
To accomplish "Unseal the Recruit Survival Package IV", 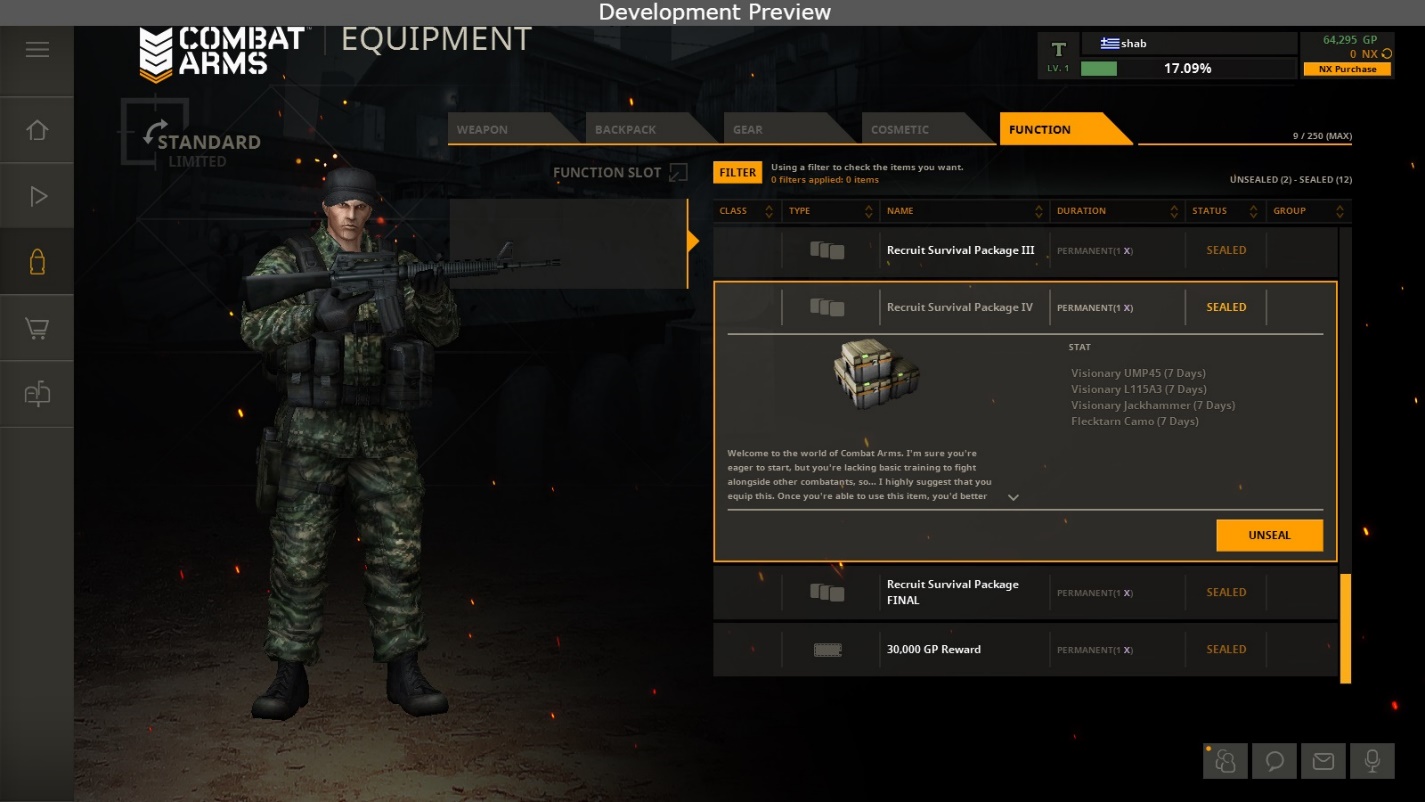I will [x=1269, y=535].
